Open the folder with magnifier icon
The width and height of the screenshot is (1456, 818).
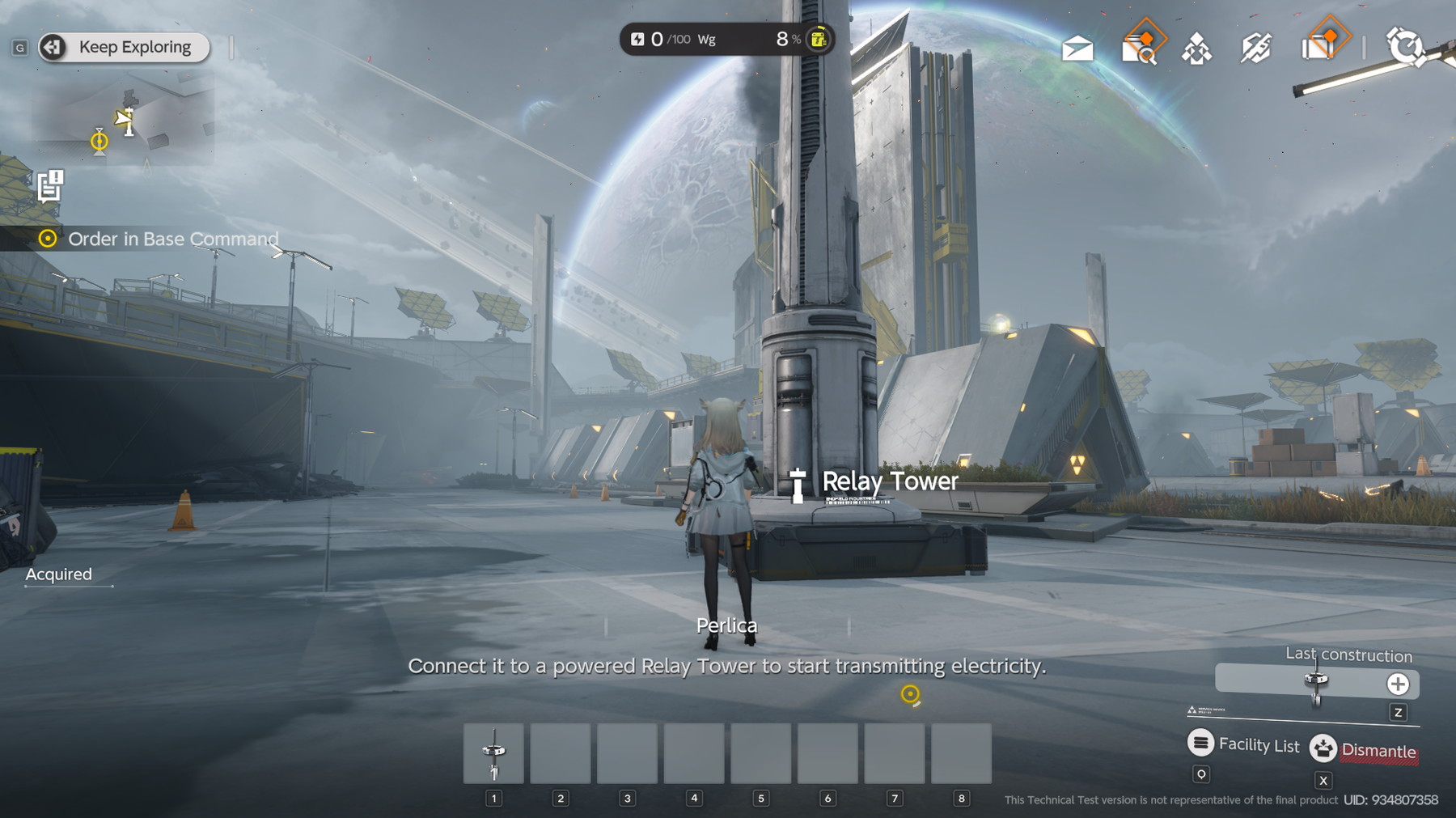coord(1139,49)
